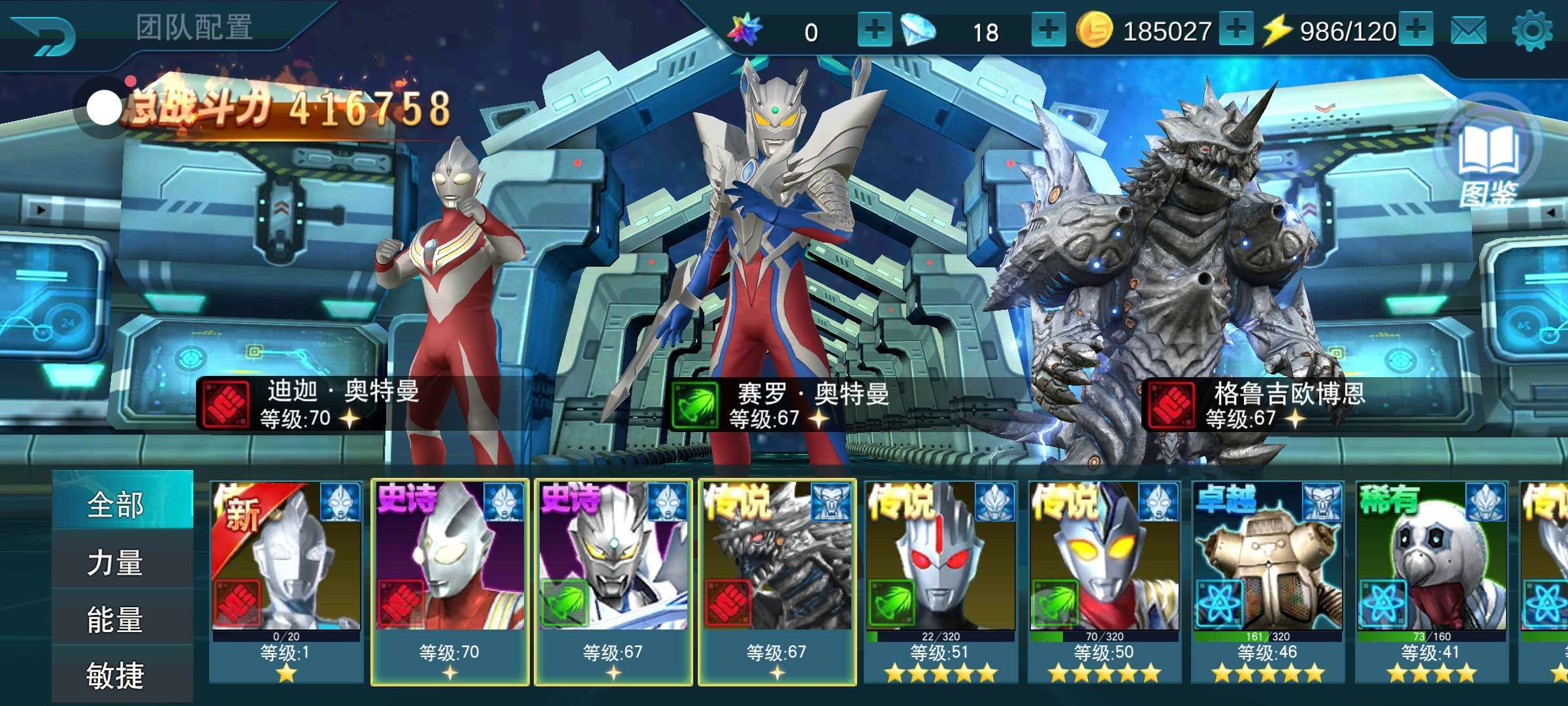Add diamonds with the plus button
The width and height of the screenshot is (1568, 706).
(1048, 30)
